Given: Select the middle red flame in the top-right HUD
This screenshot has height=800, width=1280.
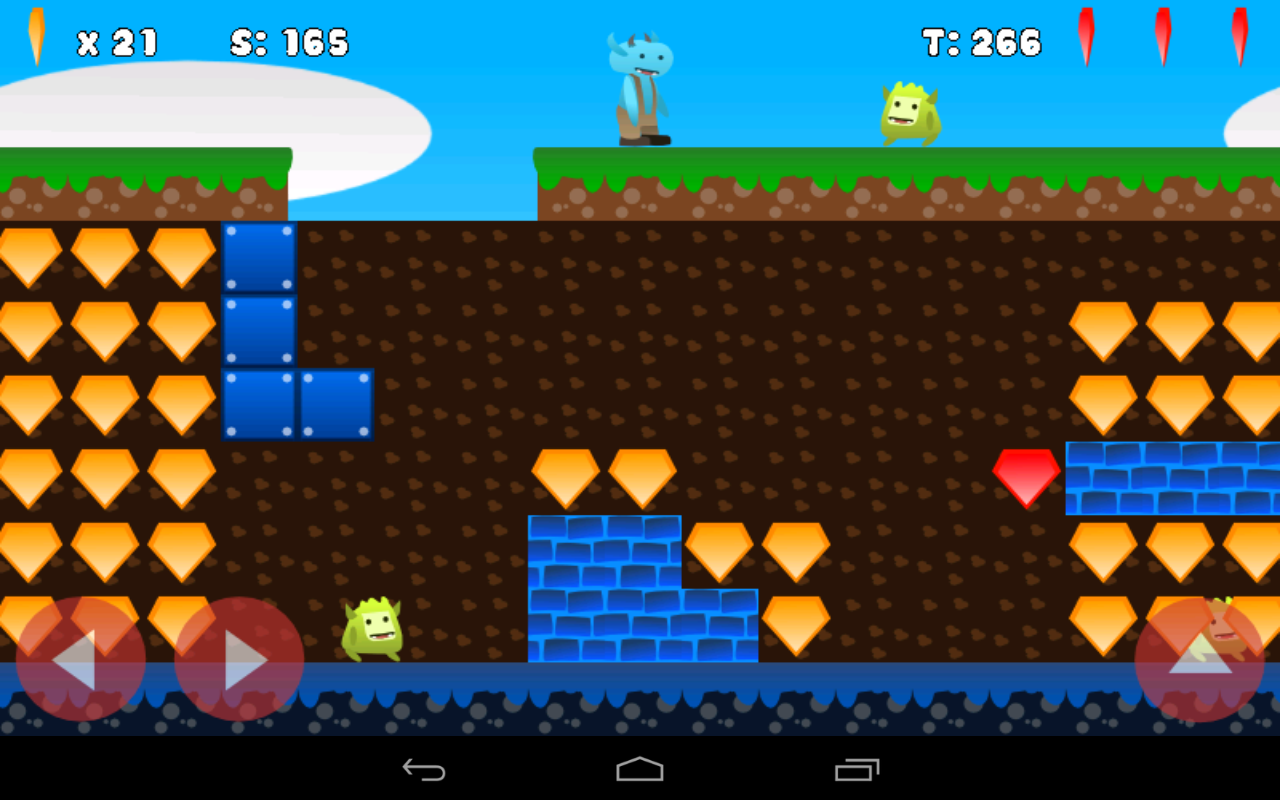Looking at the screenshot, I should pos(1161,35).
